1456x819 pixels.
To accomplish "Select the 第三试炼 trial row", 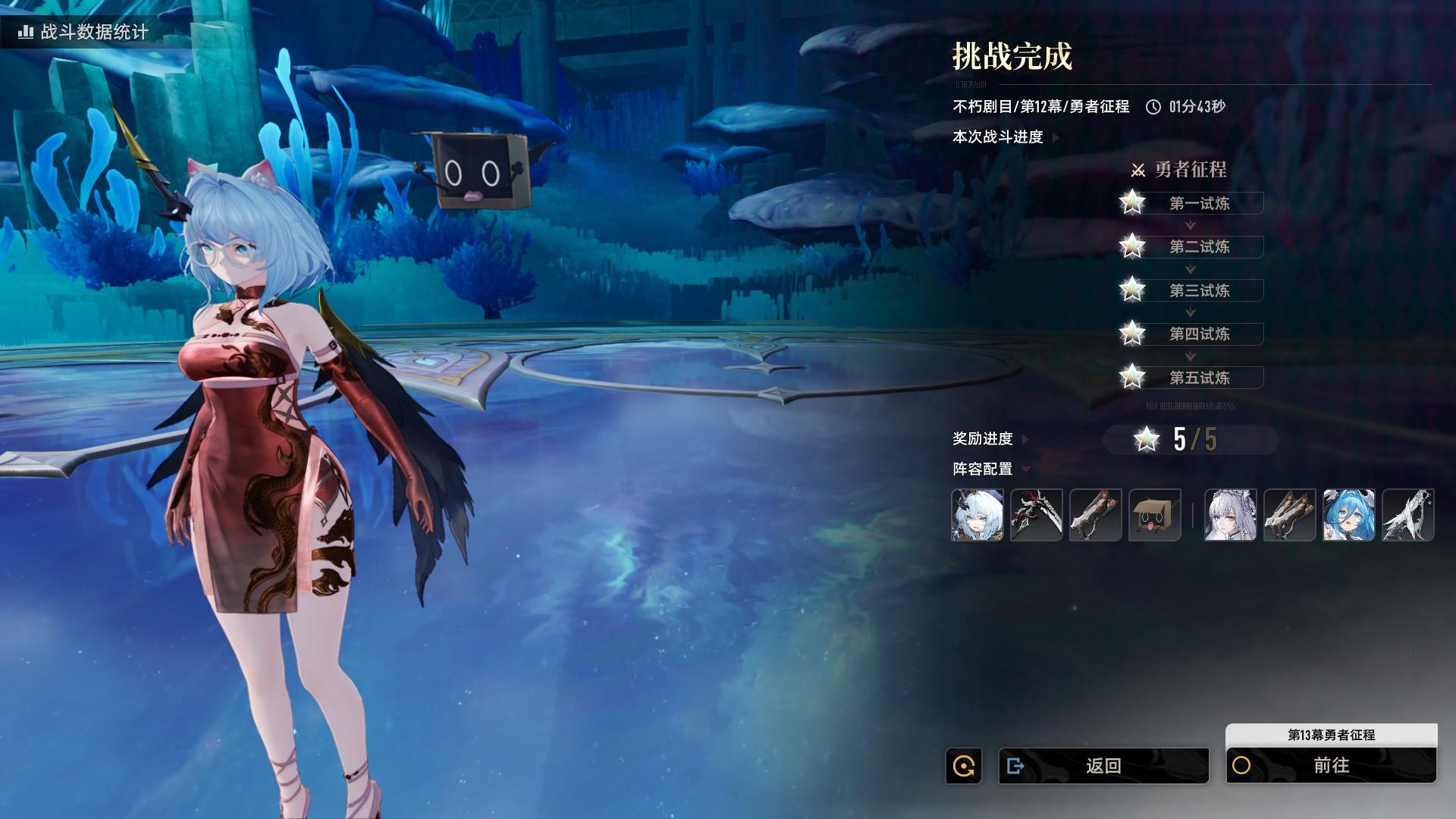I will pyautogui.click(x=1199, y=290).
